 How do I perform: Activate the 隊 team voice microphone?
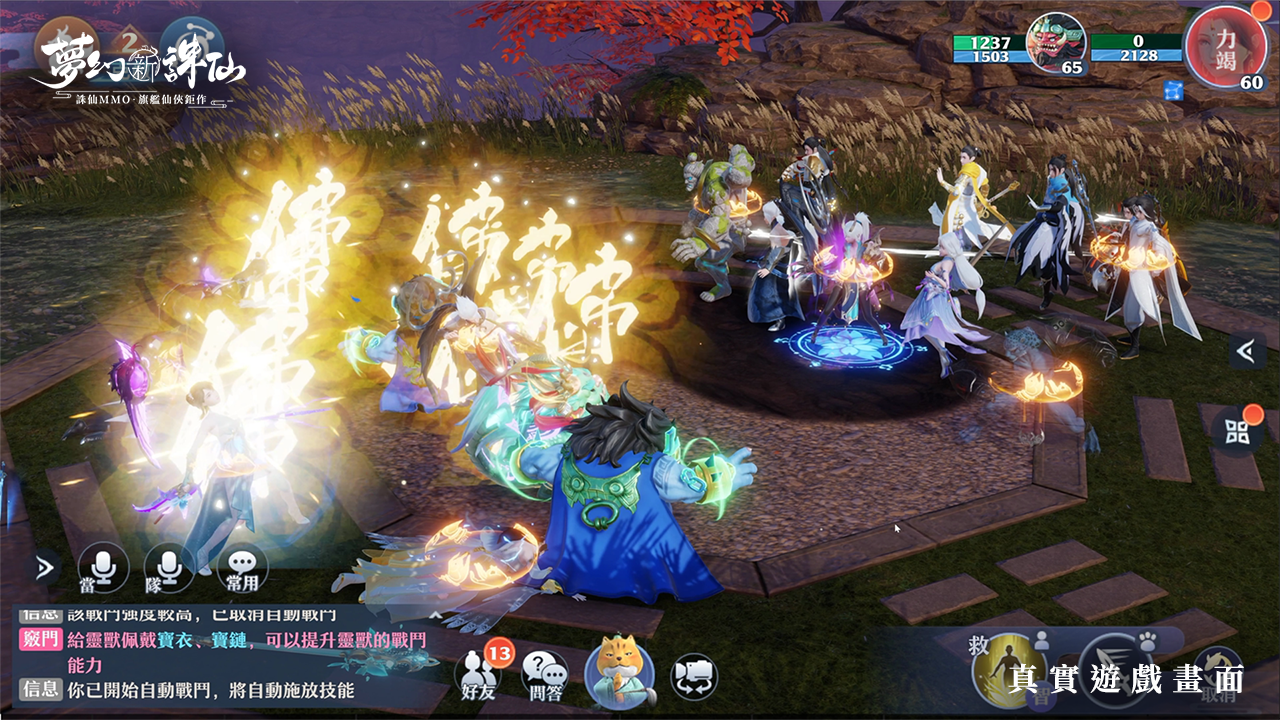pyautogui.click(x=168, y=567)
